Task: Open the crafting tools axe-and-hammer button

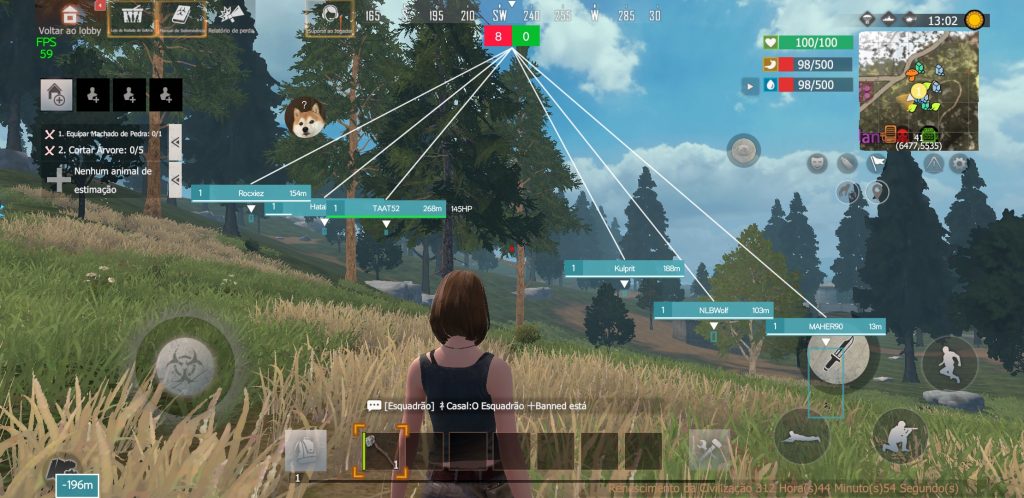Action: tap(710, 451)
